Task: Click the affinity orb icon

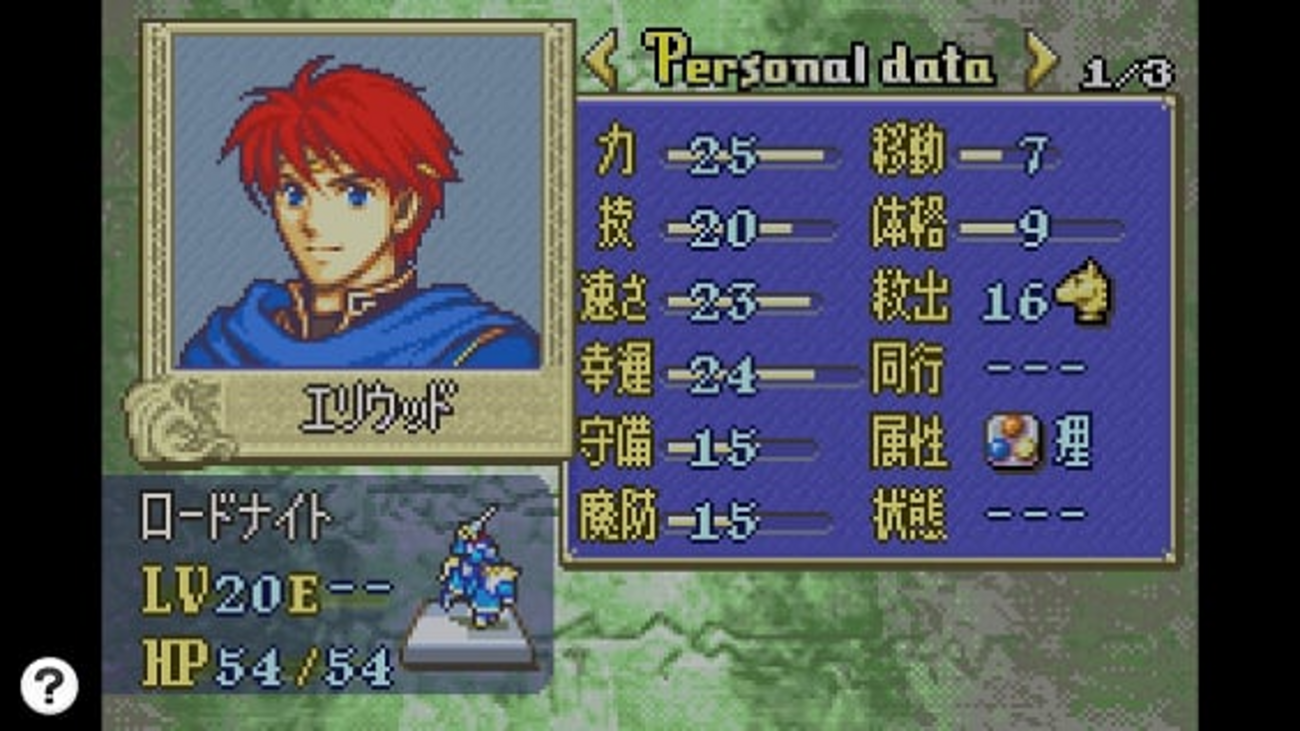Action: click(x=1012, y=444)
